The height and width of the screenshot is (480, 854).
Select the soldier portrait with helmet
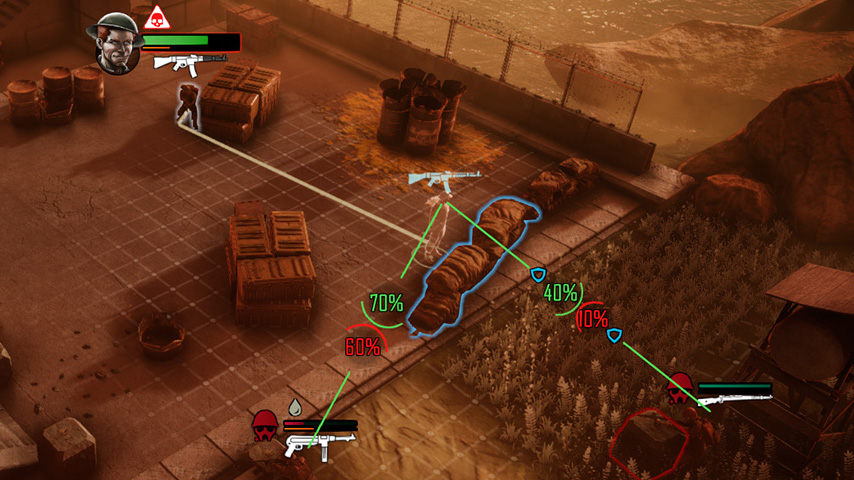(x=115, y=44)
